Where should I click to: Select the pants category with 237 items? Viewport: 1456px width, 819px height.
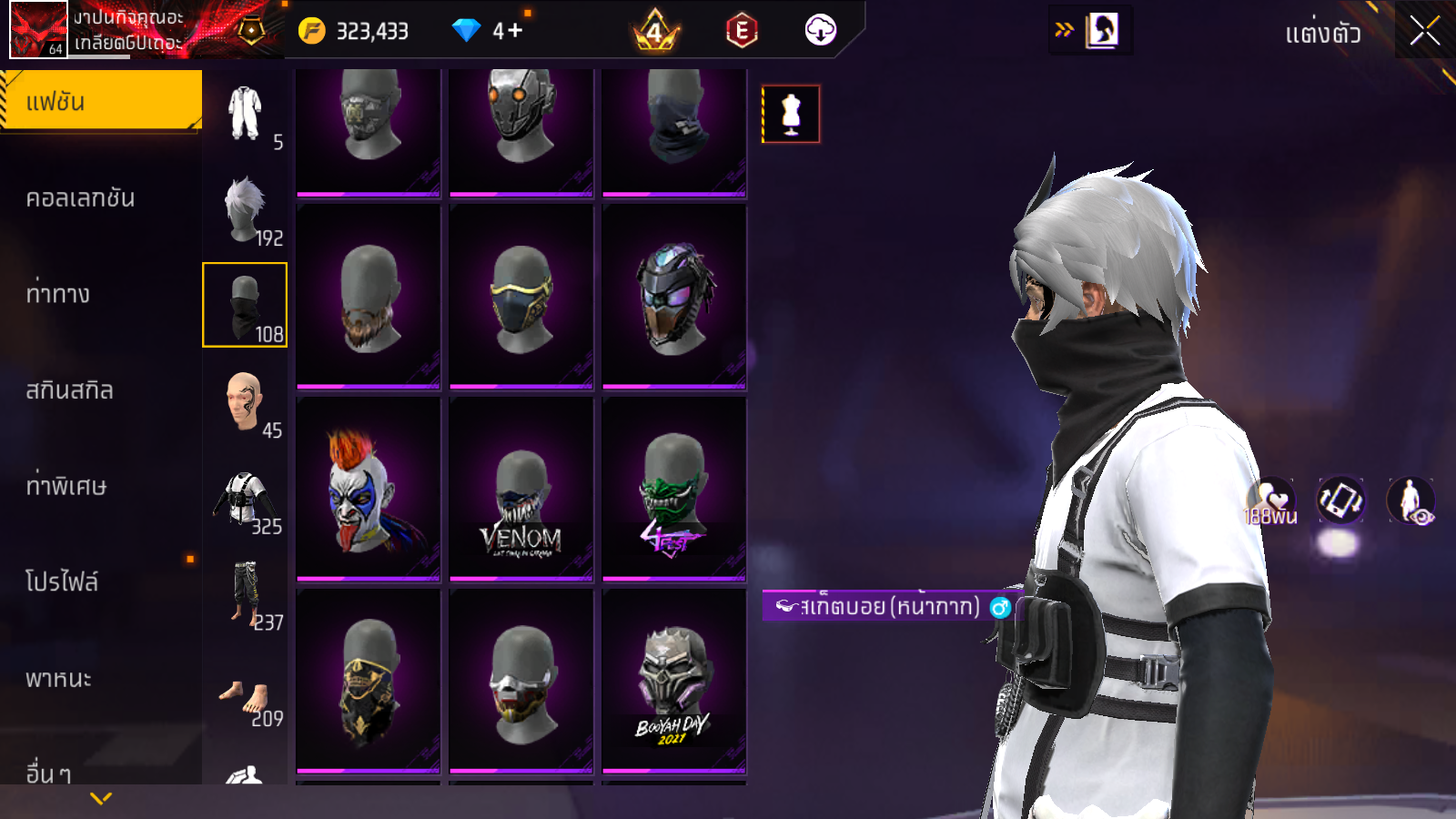click(x=245, y=594)
